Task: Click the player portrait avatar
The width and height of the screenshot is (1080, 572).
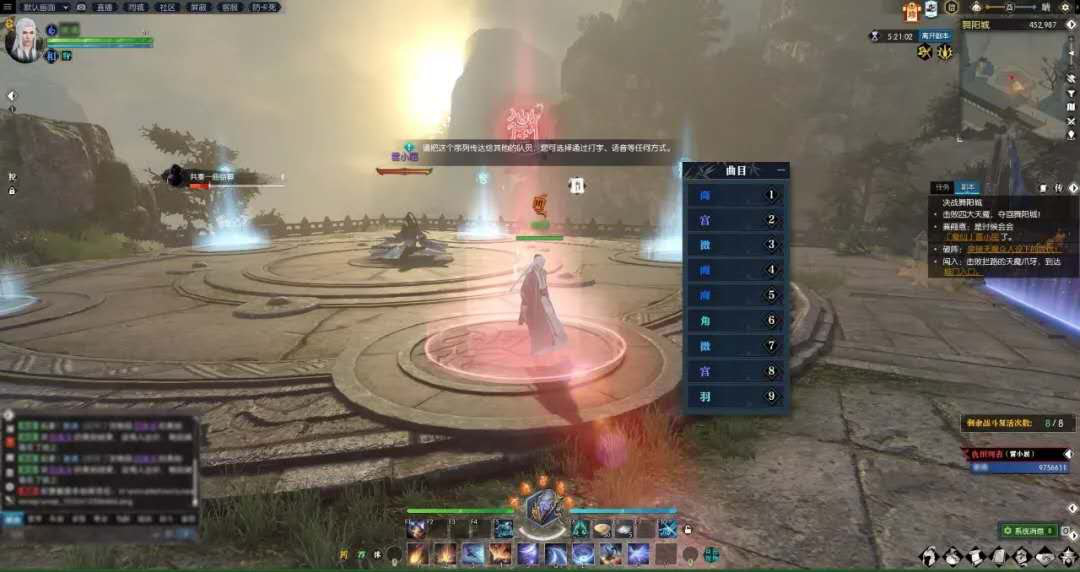Action: pyautogui.click(x=22, y=41)
